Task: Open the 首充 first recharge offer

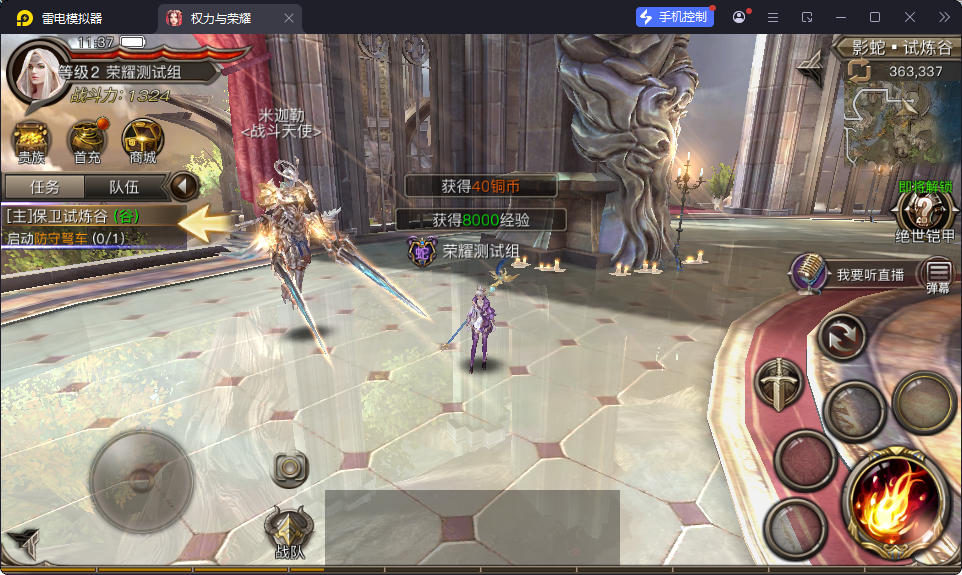Action: pyautogui.click(x=88, y=139)
